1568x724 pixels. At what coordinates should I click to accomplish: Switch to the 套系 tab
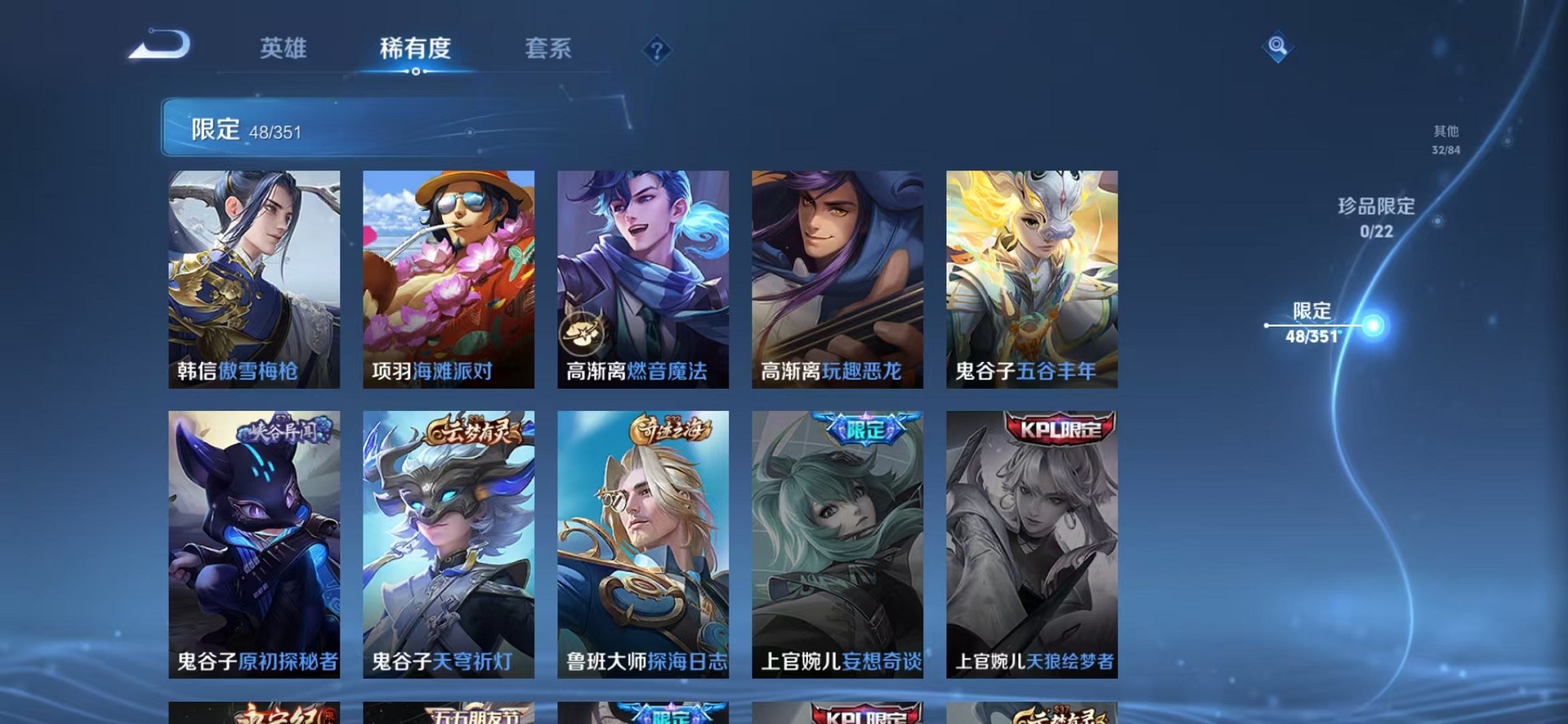tap(550, 49)
